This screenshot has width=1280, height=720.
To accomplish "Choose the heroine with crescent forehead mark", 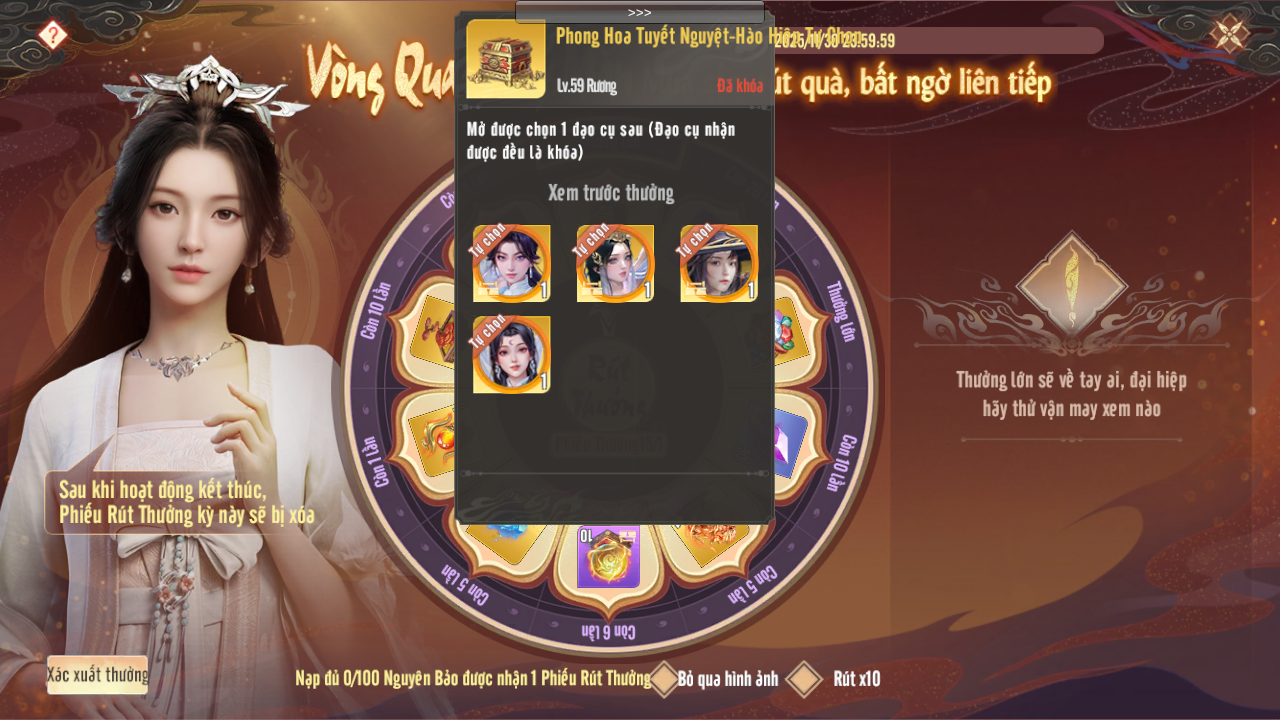I will [x=511, y=355].
